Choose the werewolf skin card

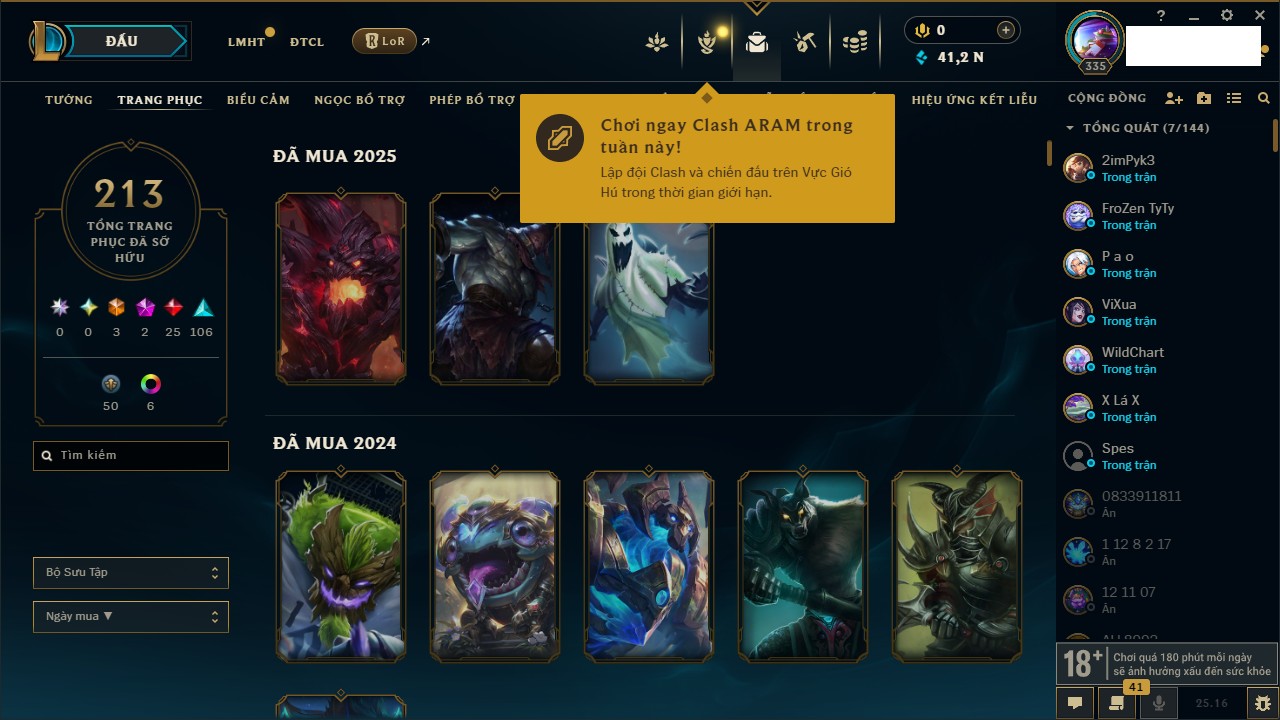[x=803, y=566]
